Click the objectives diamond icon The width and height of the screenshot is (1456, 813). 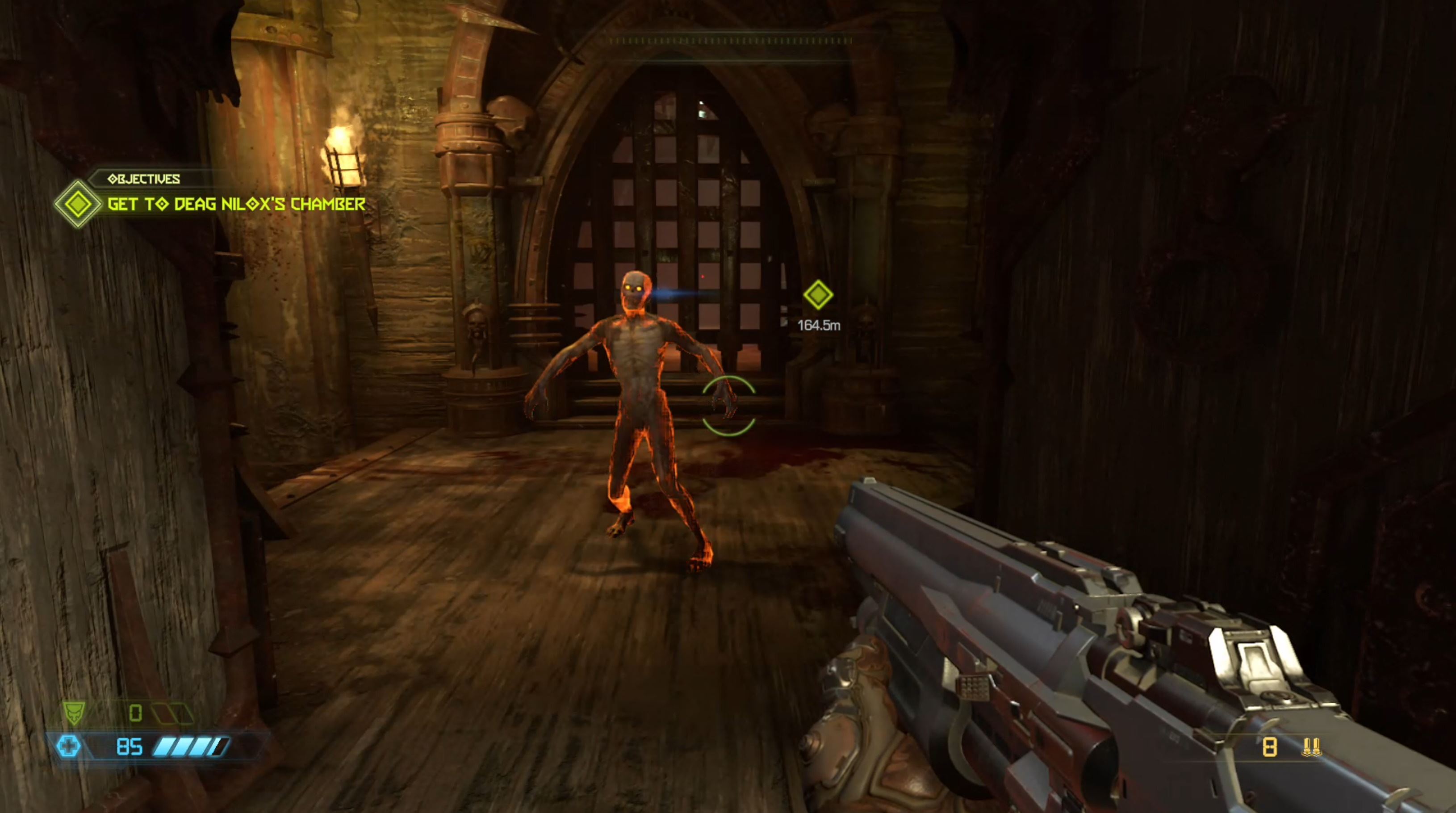[x=77, y=204]
